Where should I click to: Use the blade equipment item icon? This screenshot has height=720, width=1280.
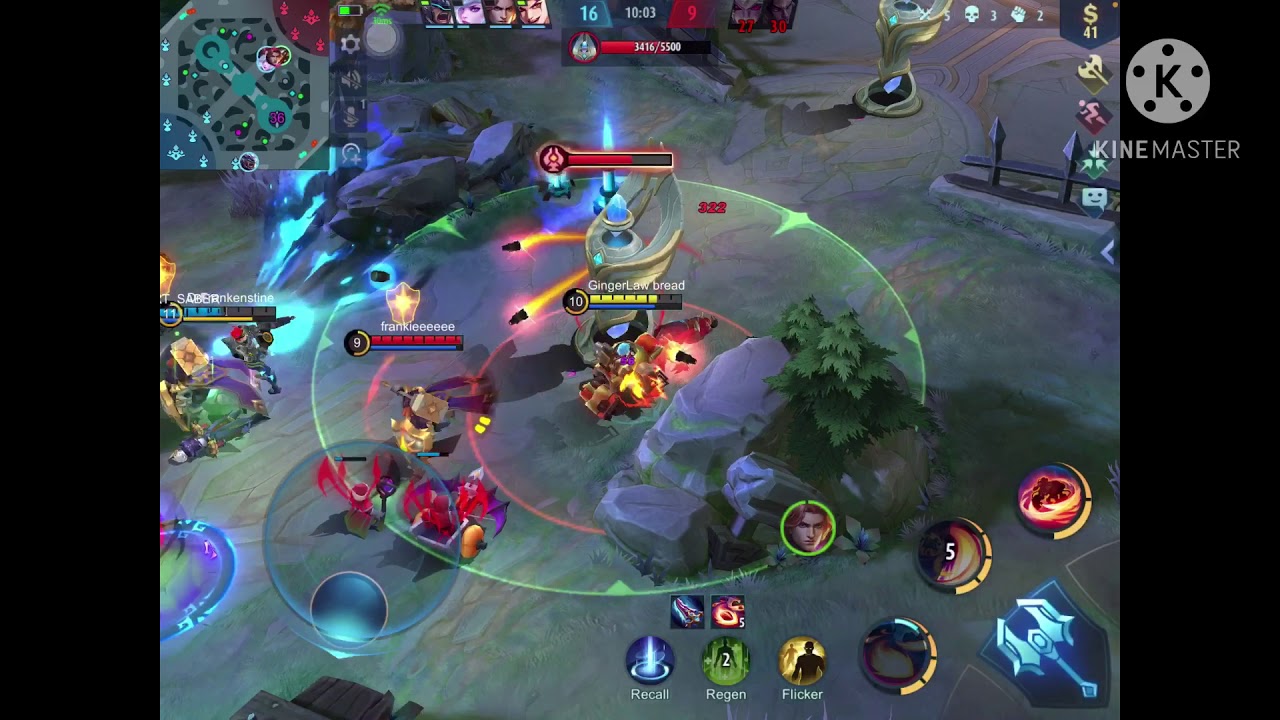[687, 611]
